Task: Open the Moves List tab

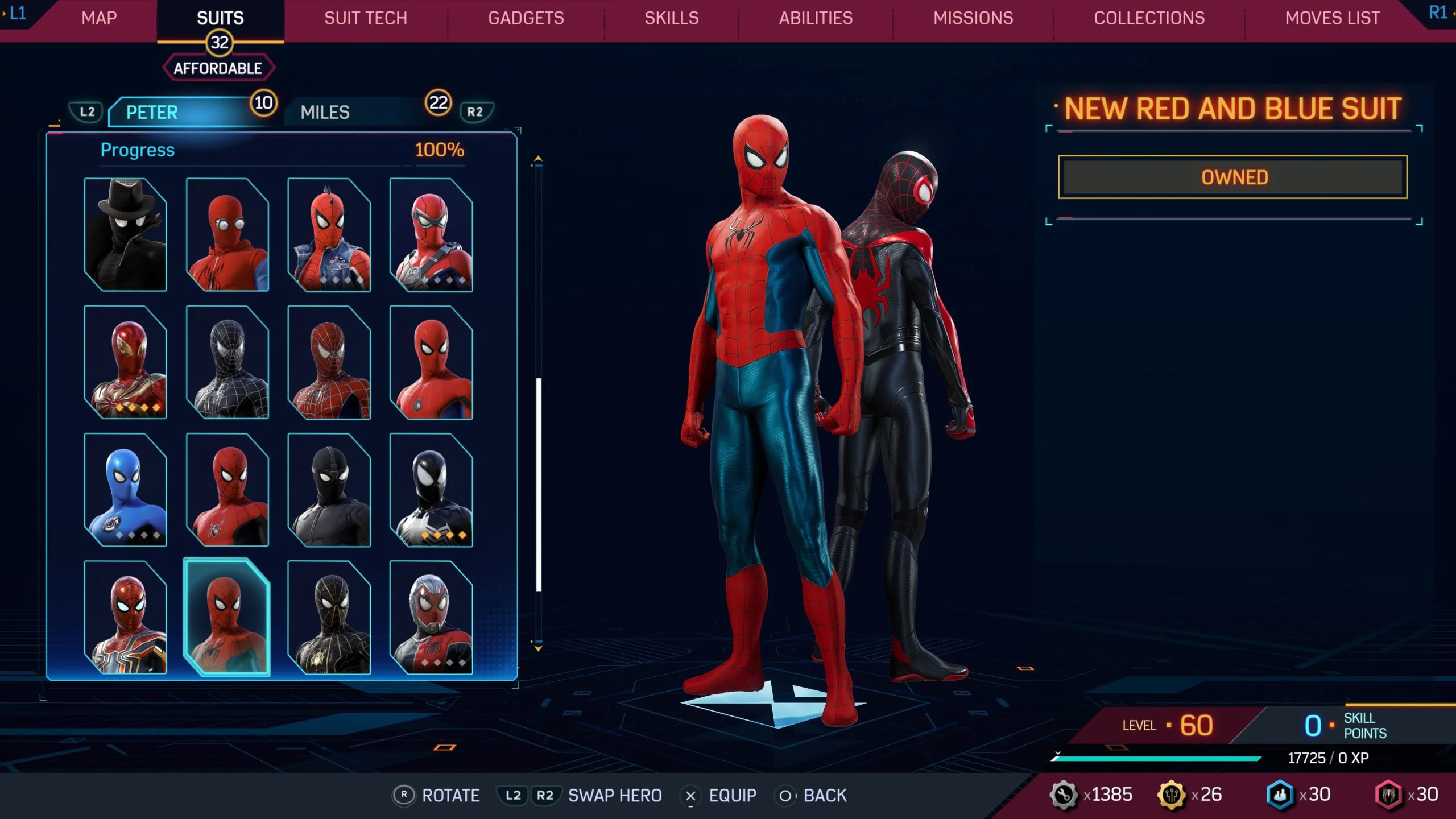Action: [x=1332, y=18]
